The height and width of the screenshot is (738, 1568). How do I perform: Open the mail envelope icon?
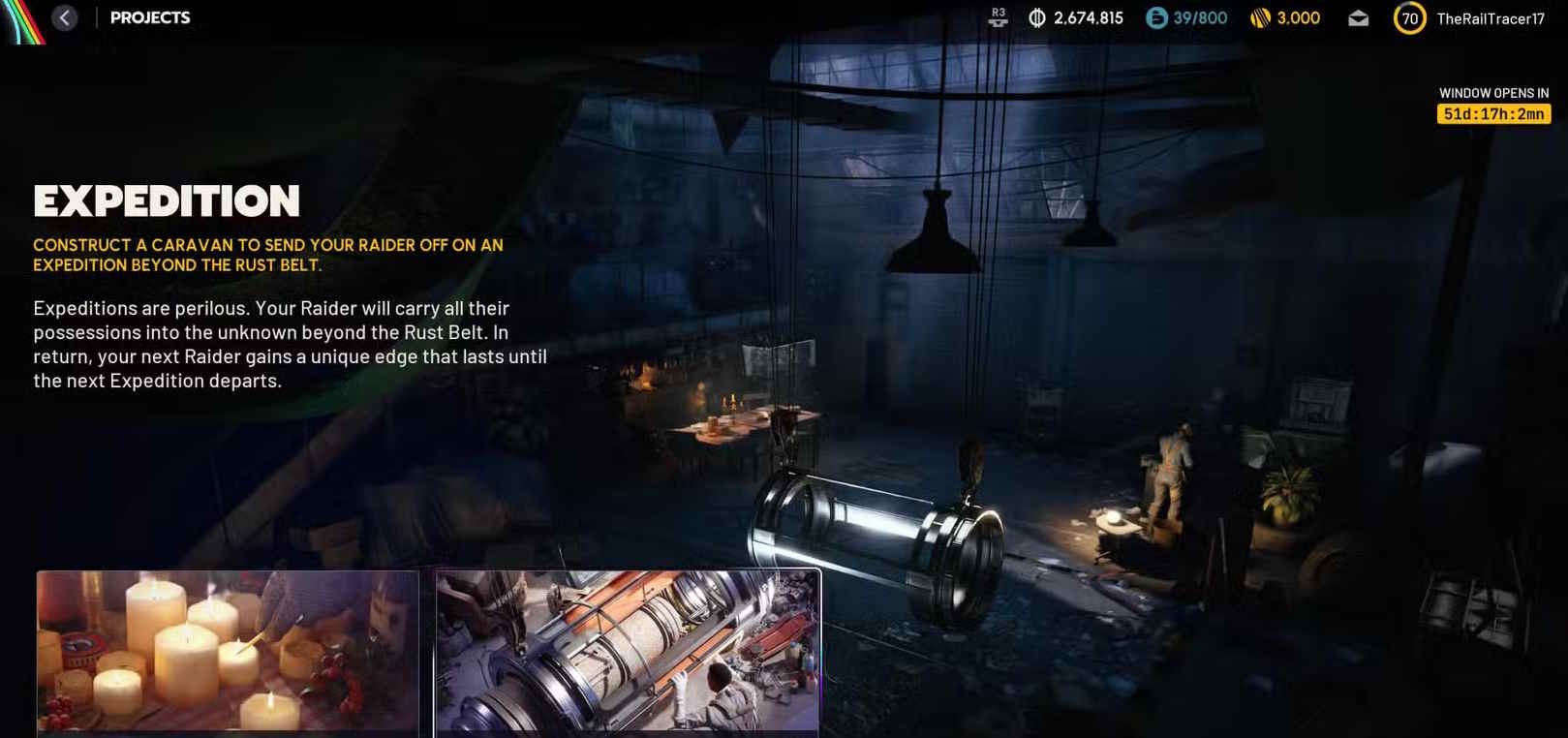point(1358,18)
